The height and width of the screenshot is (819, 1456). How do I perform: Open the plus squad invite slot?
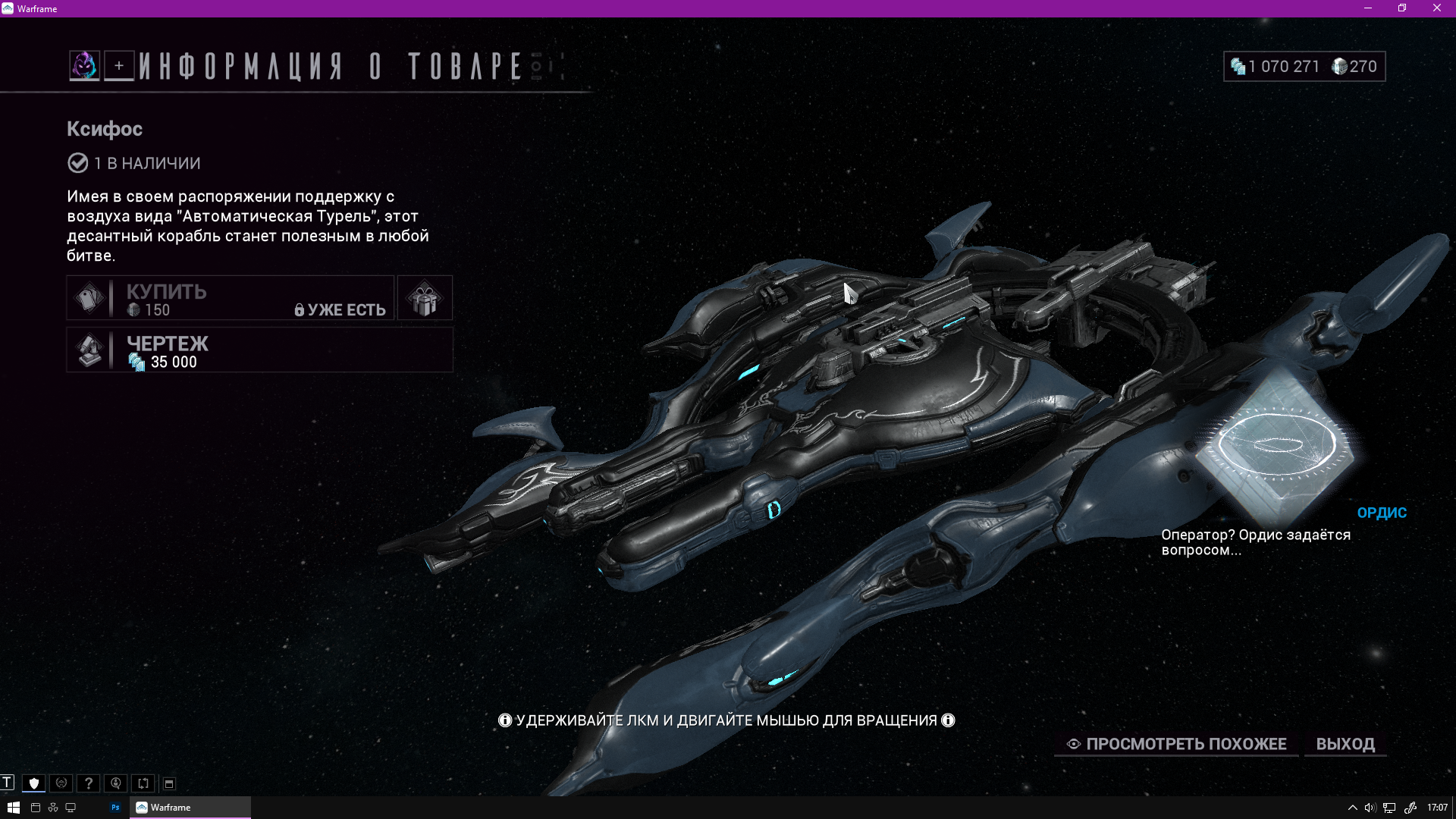(x=119, y=66)
